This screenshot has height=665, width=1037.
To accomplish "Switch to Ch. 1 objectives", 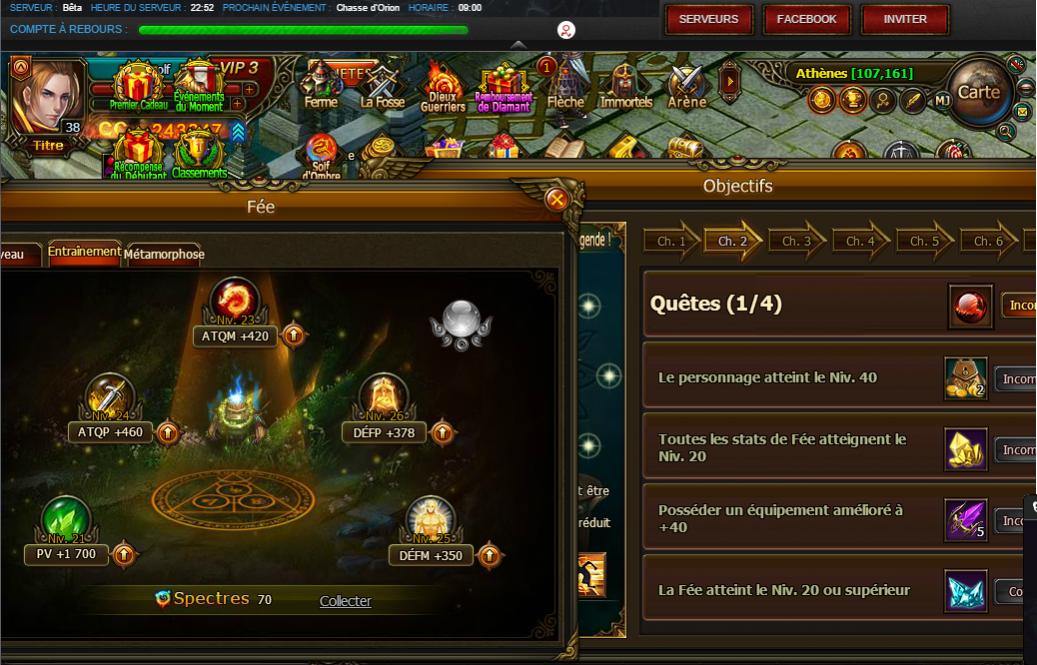I will click(x=670, y=242).
